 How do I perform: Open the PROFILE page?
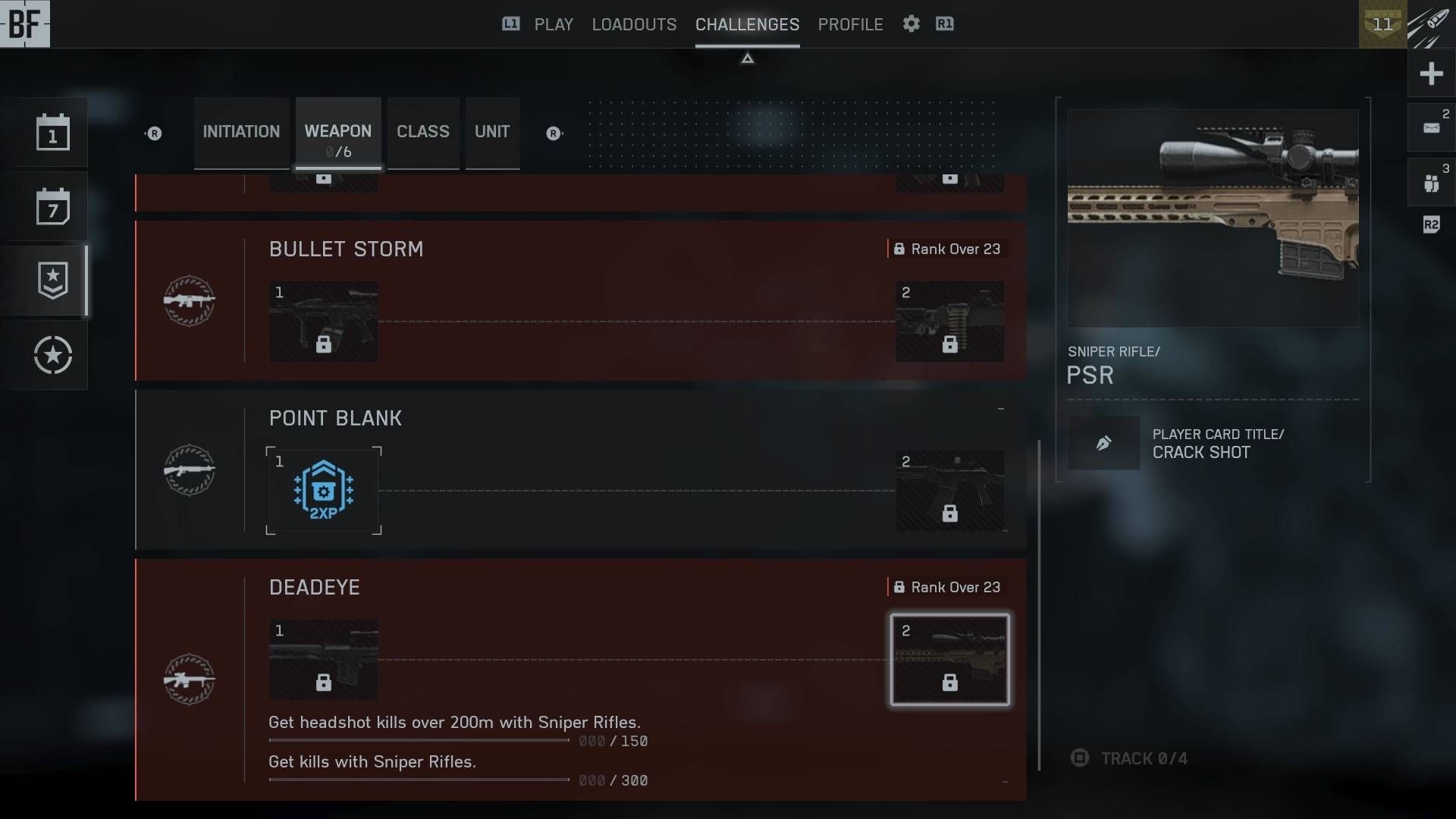pyautogui.click(x=850, y=24)
